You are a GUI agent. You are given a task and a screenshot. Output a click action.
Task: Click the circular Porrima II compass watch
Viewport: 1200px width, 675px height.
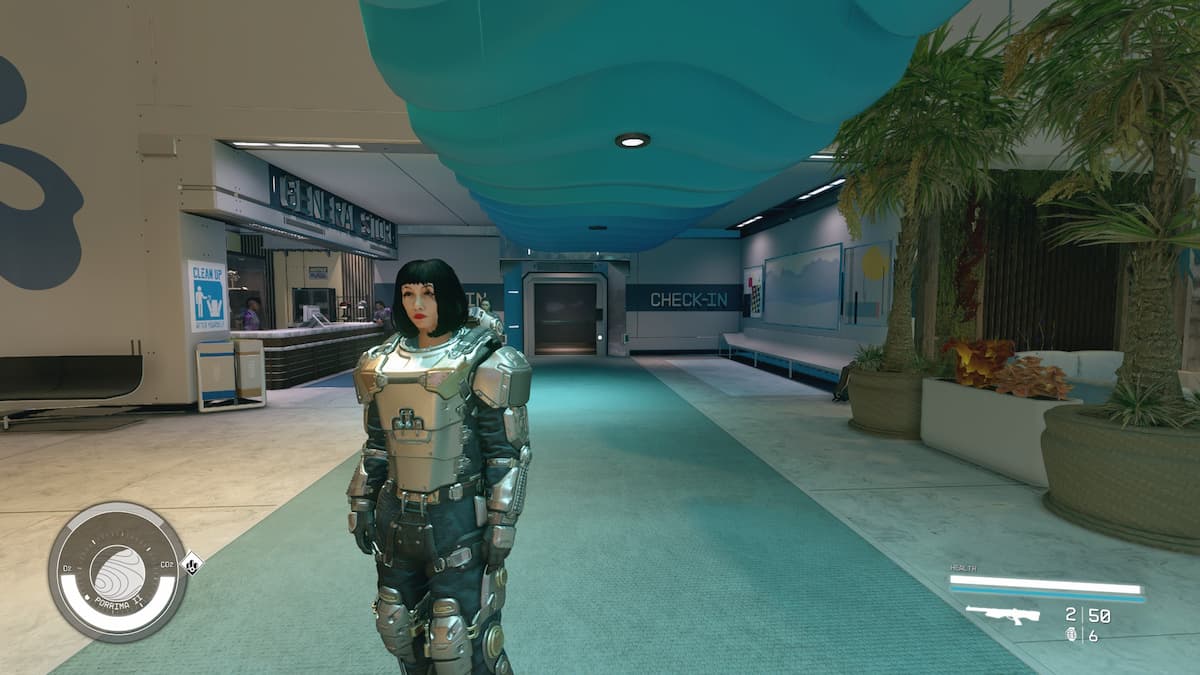coord(117,572)
